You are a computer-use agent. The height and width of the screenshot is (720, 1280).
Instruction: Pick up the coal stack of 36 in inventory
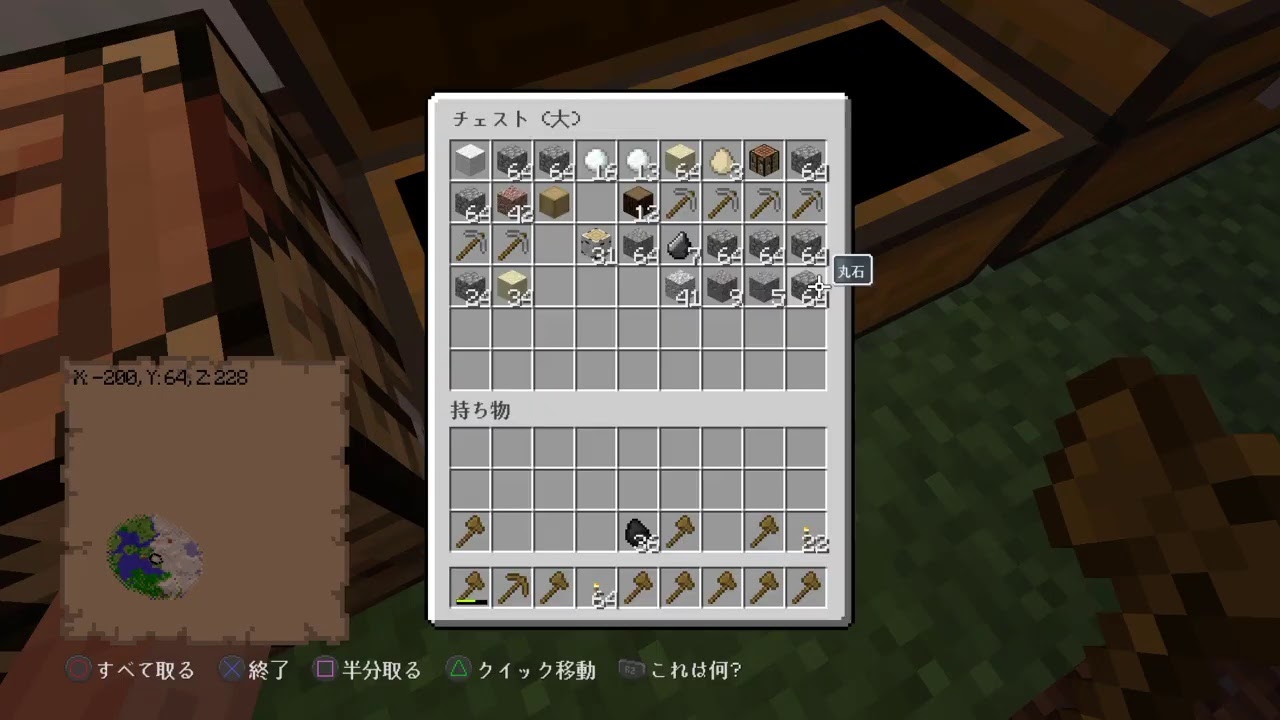(x=639, y=531)
